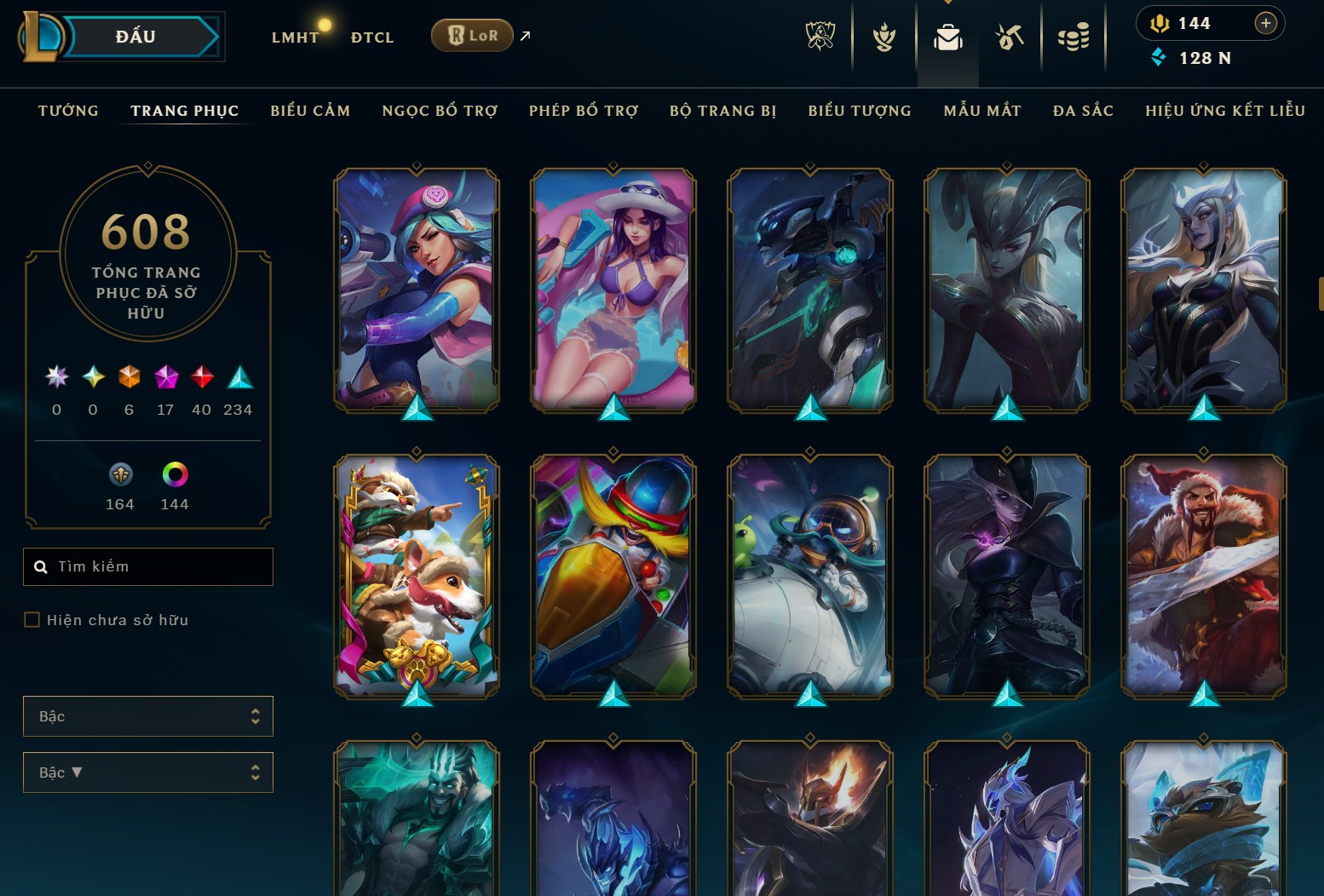Open the 'Bậc ▼' sort dropdown

pyautogui.click(x=148, y=773)
